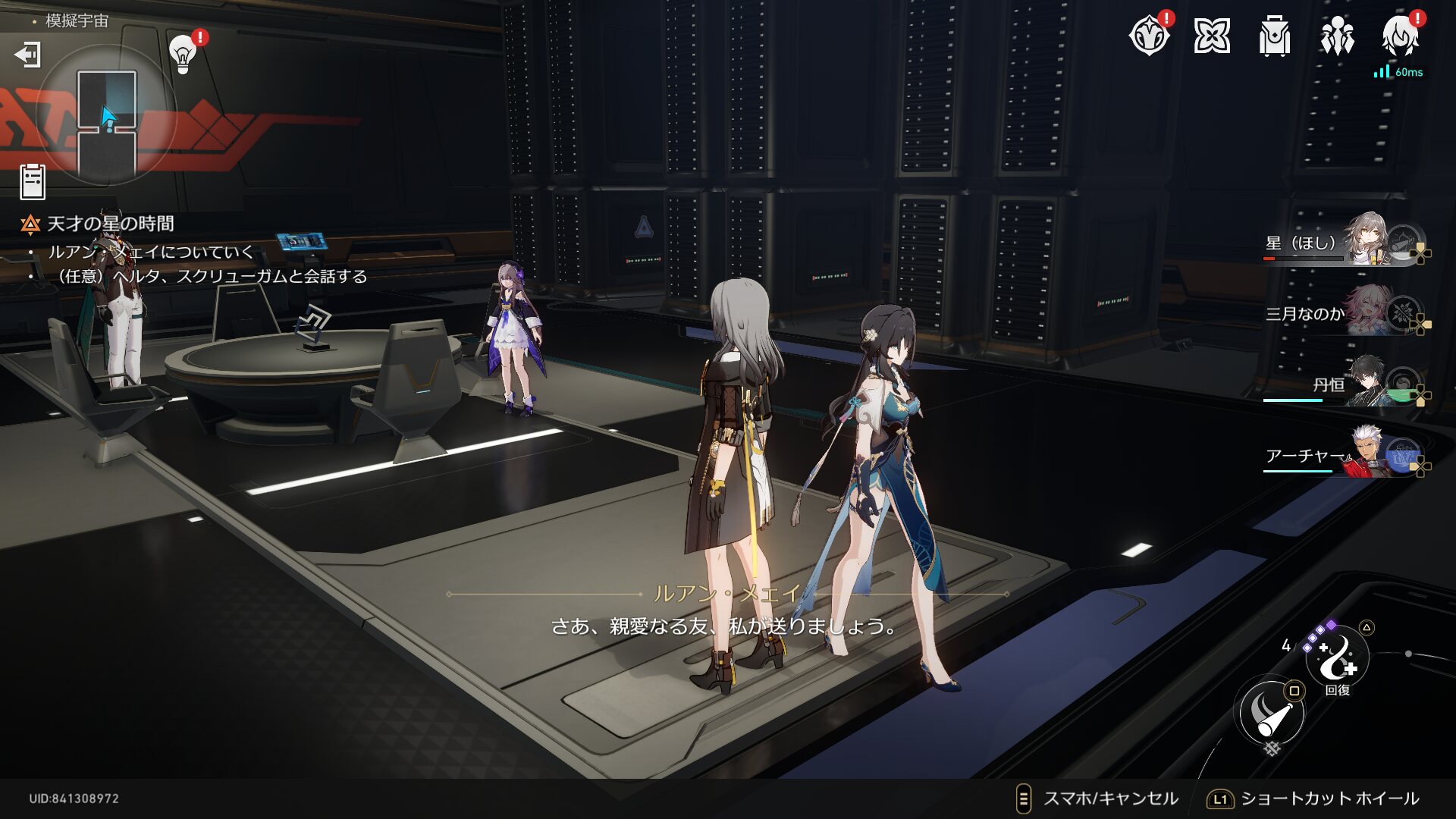Select the 天才の星の時間 quest tracker
1456x819 pixels.
[x=111, y=224]
